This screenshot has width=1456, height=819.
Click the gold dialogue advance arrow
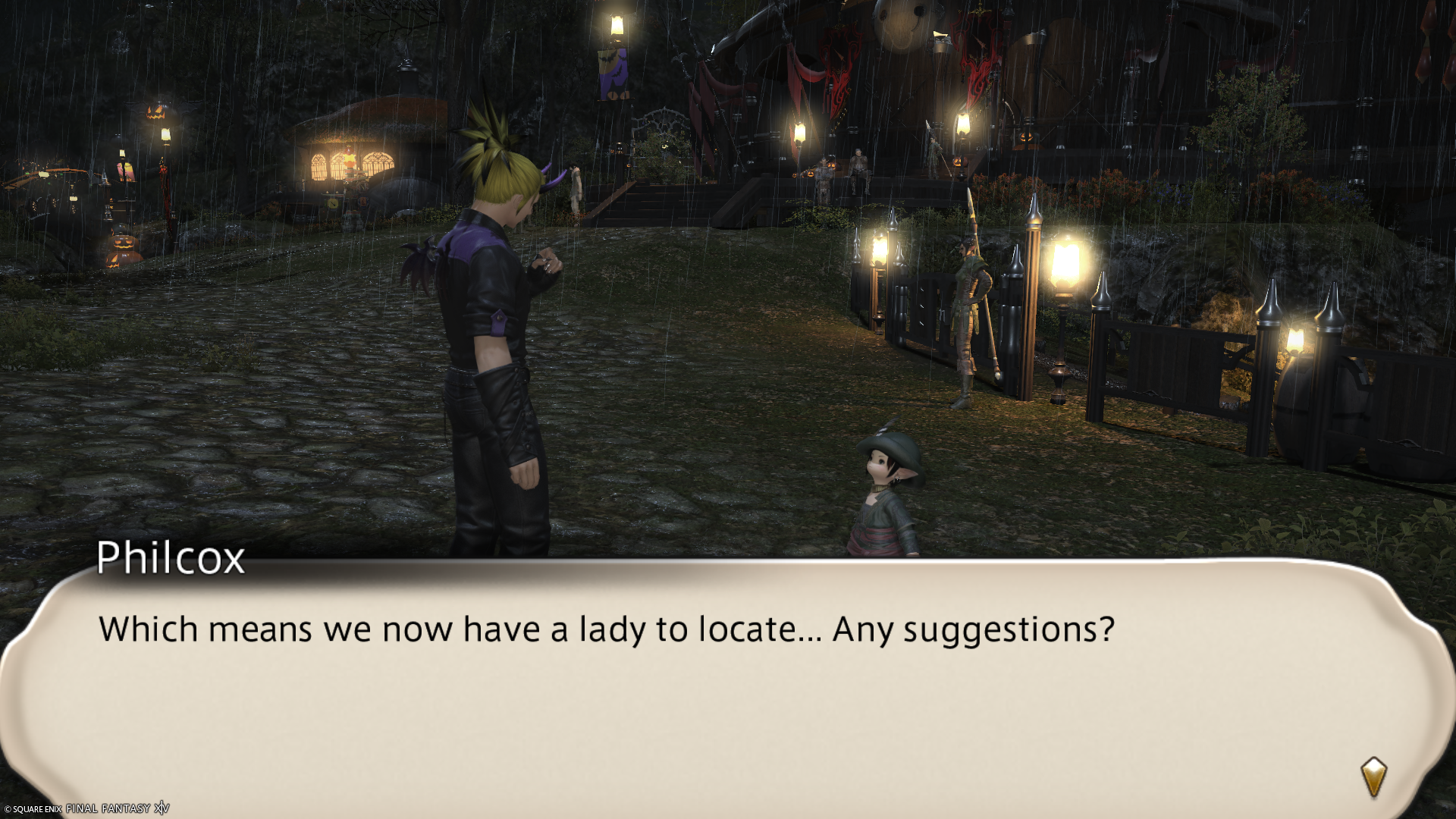click(1373, 777)
